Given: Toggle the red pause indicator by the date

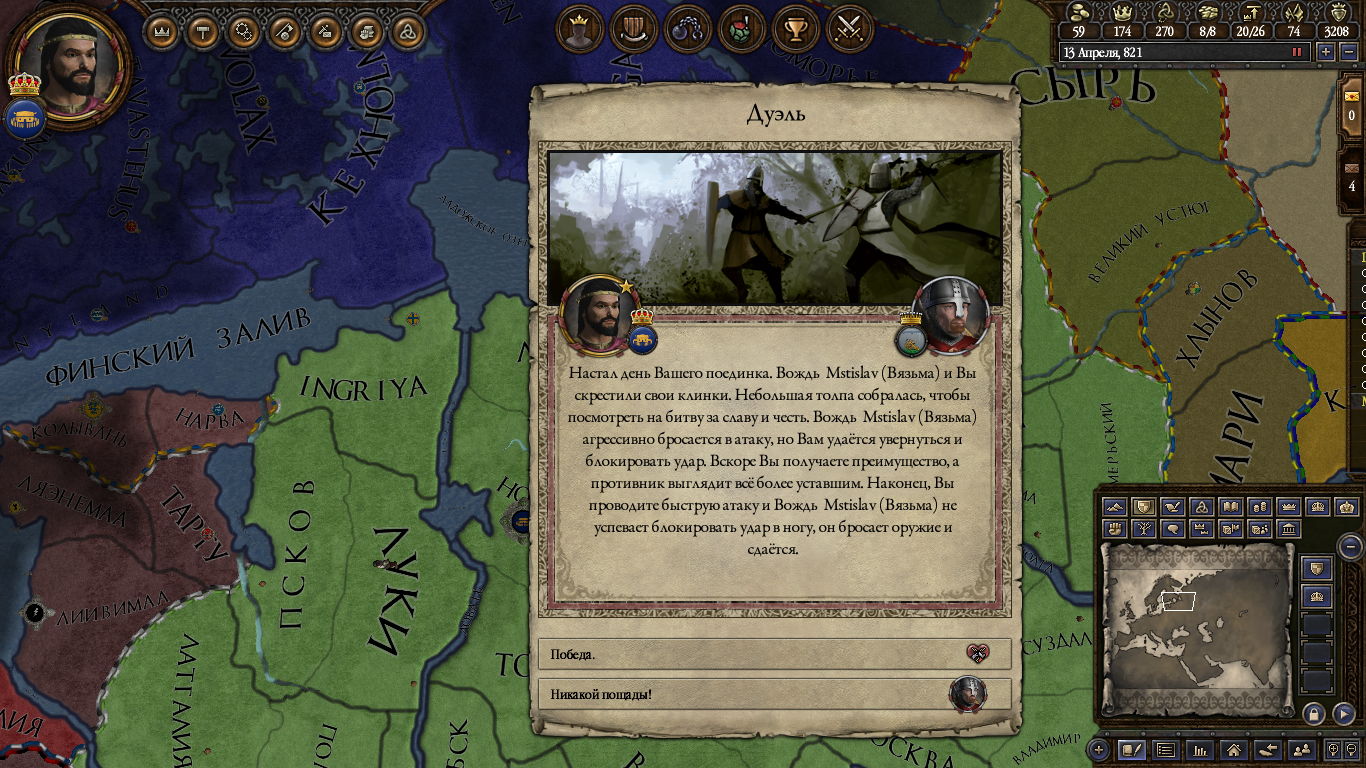Looking at the screenshot, I should point(1297,52).
